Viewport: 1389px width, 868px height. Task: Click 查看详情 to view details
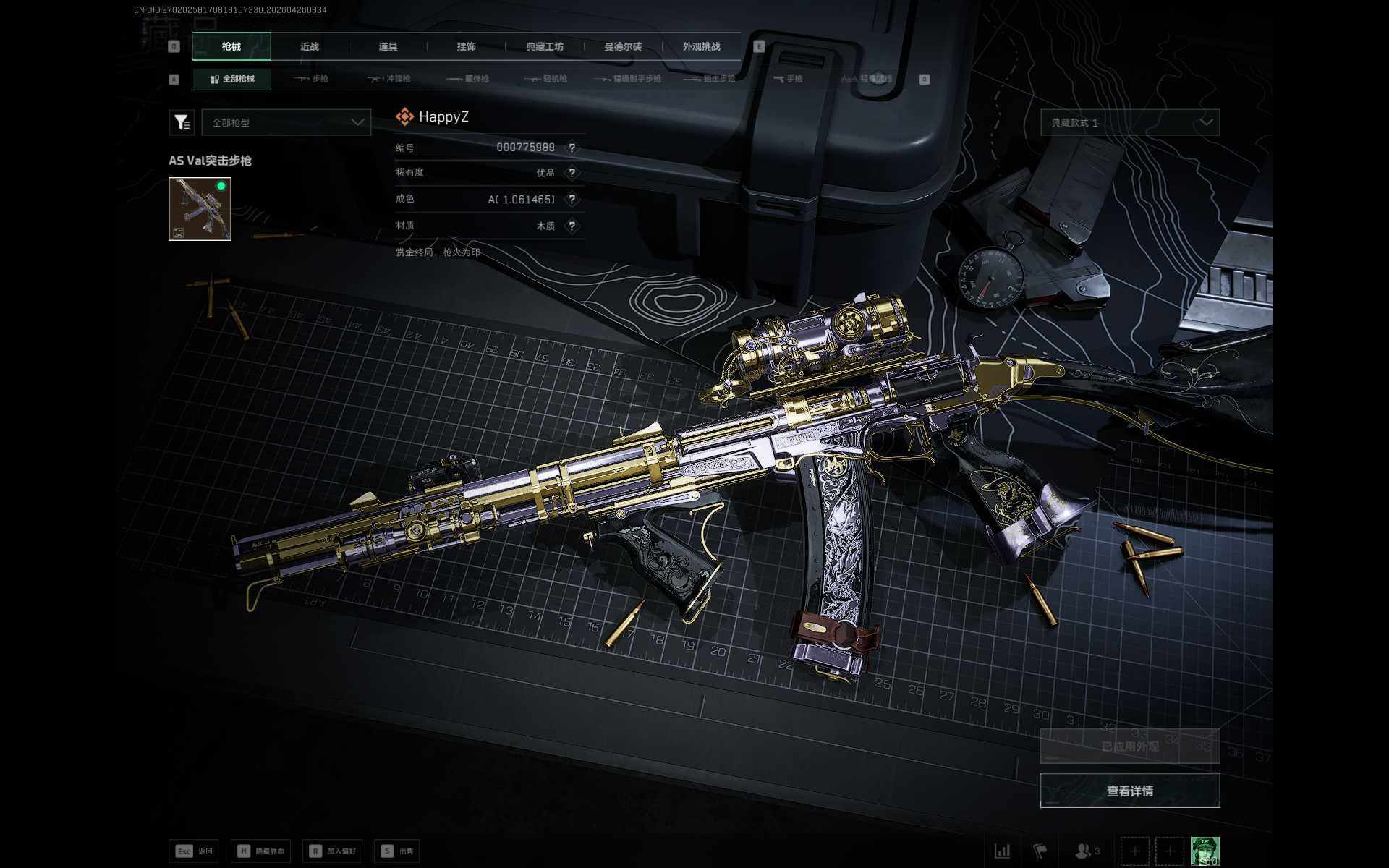(x=1129, y=791)
